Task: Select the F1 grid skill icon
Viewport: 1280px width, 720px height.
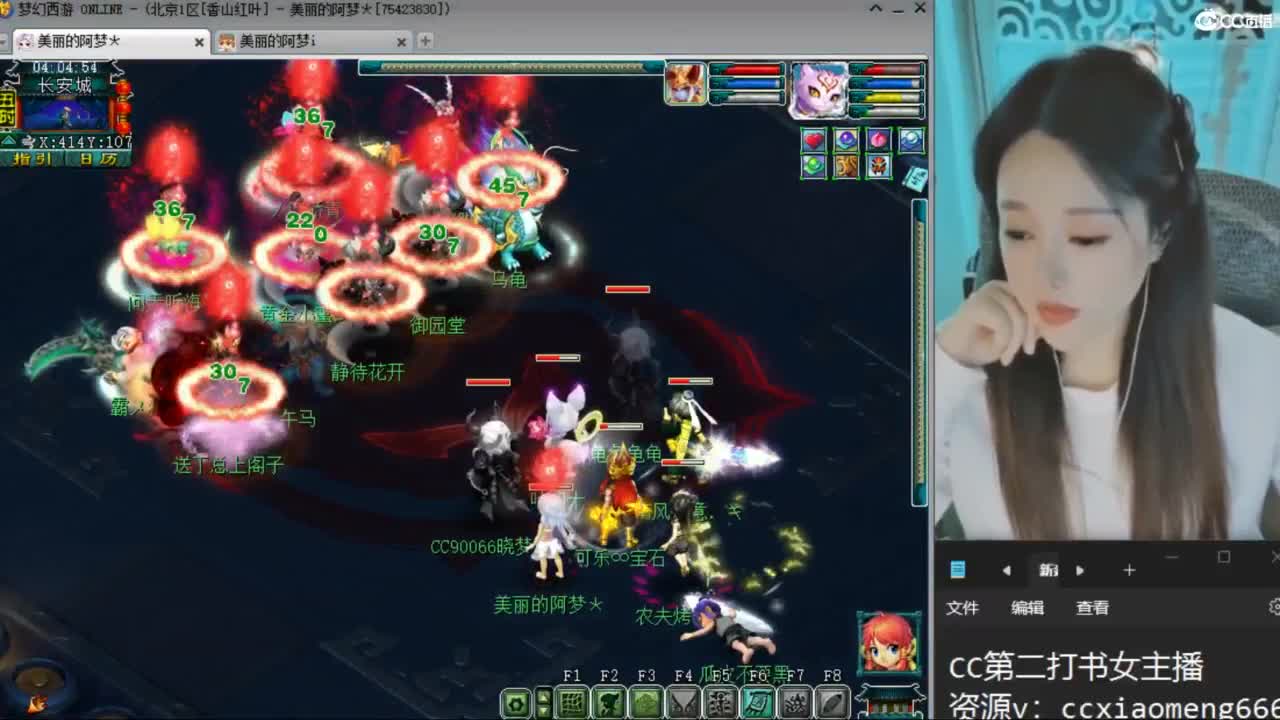Action: click(570, 702)
